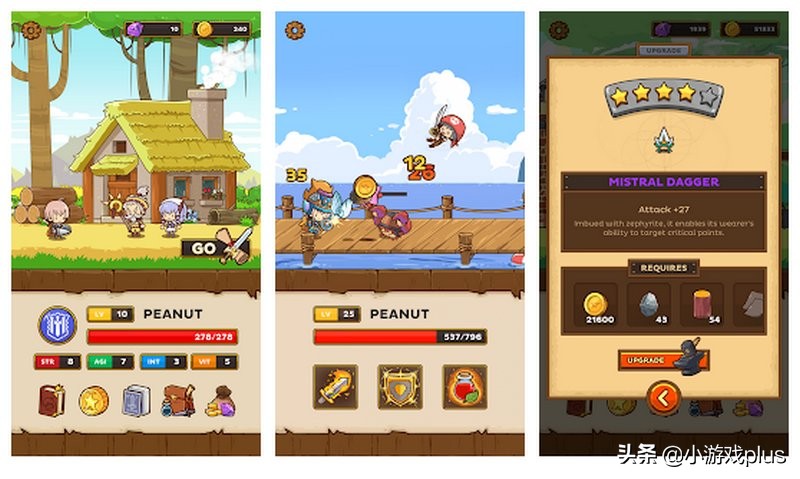800x479 pixels.
Task: Open settings gear above the thatched cottage
Action: [32, 30]
